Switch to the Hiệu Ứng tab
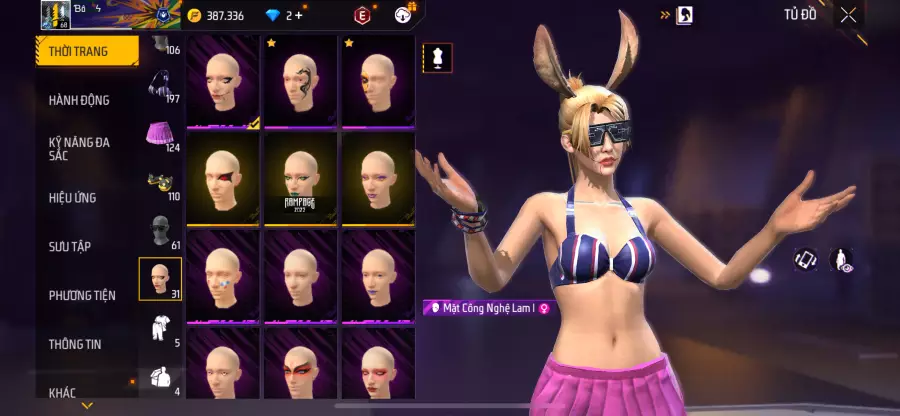The height and width of the screenshot is (416, 900). pos(73,198)
